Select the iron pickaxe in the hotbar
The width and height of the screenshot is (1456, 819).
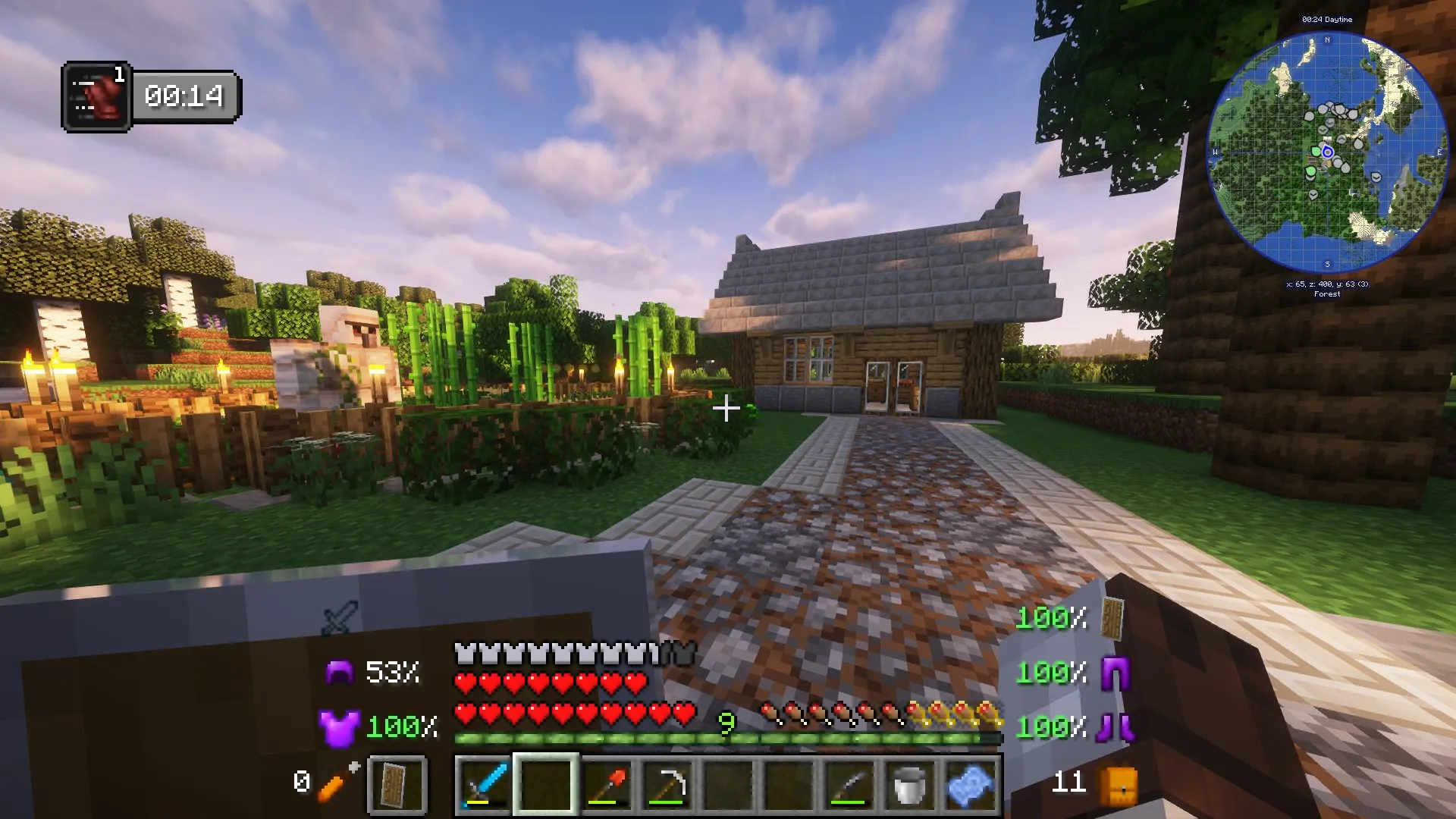coord(667,785)
